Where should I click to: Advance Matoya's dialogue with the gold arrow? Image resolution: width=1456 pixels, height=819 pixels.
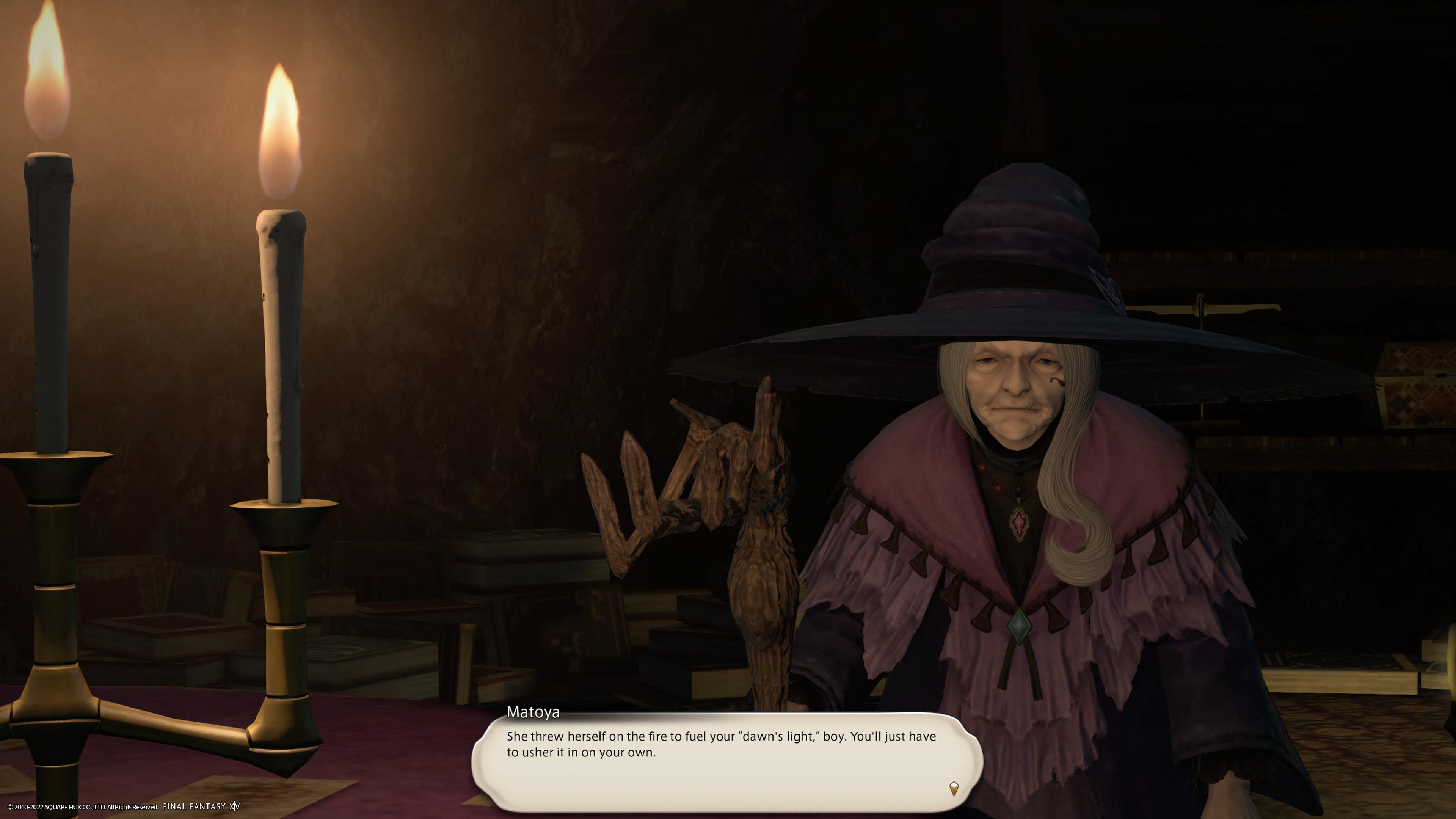pyautogui.click(x=954, y=788)
